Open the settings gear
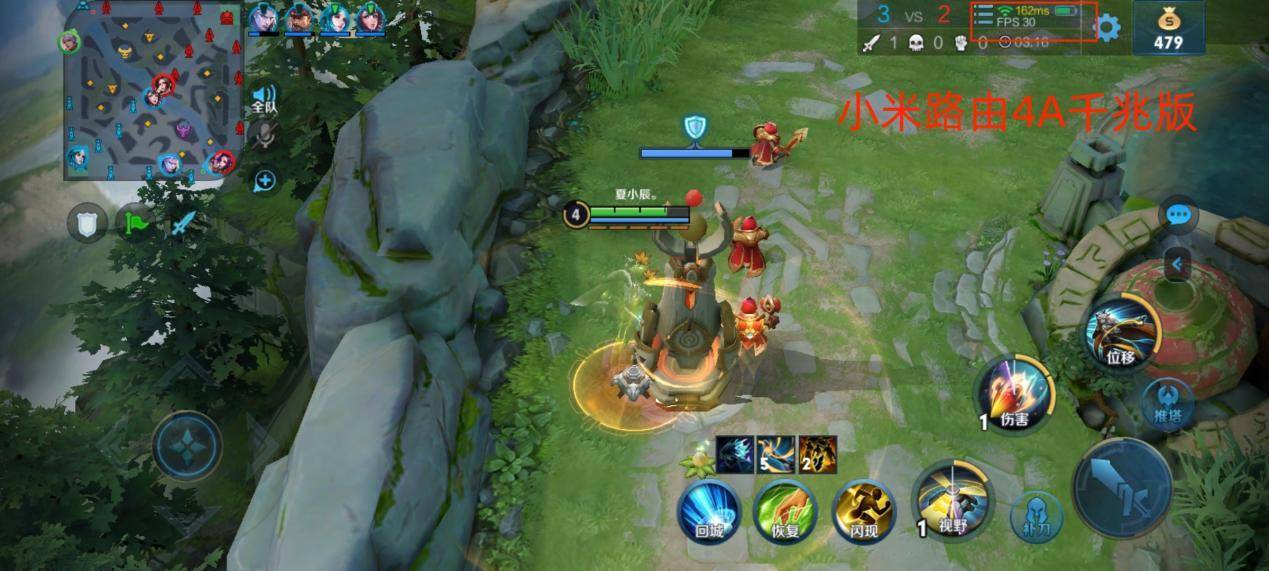The image size is (1269, 571). point(1108,27)
